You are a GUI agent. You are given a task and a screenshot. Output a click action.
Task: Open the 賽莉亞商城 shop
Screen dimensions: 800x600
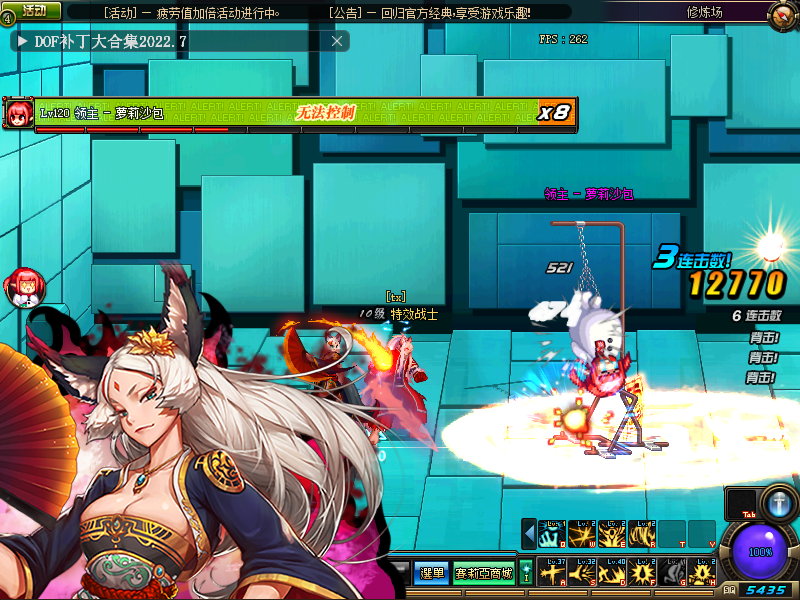point(484,573)
